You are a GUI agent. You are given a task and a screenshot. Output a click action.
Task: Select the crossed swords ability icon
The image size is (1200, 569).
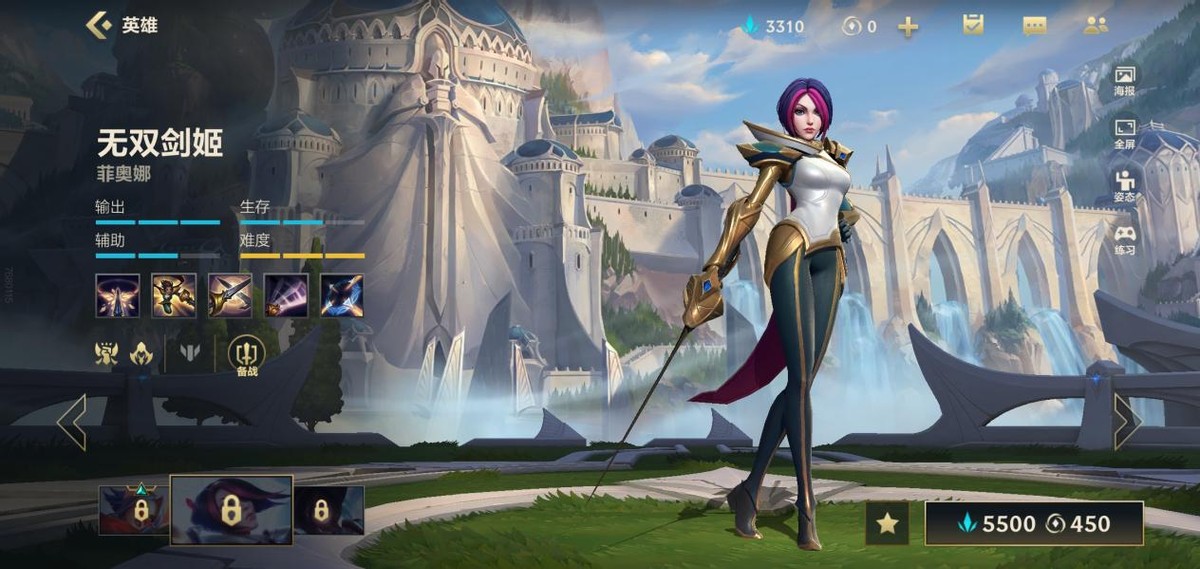tap(229, 296)
